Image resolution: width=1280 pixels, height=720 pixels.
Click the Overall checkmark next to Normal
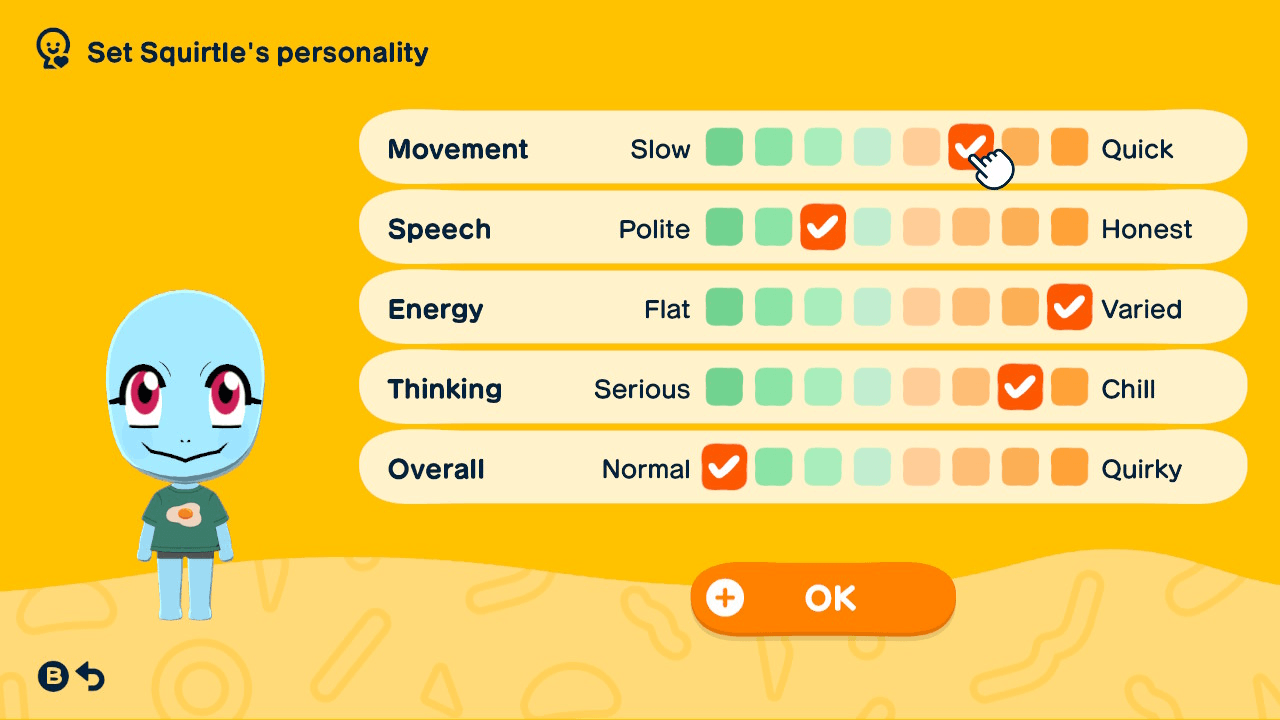coord(724,467)
